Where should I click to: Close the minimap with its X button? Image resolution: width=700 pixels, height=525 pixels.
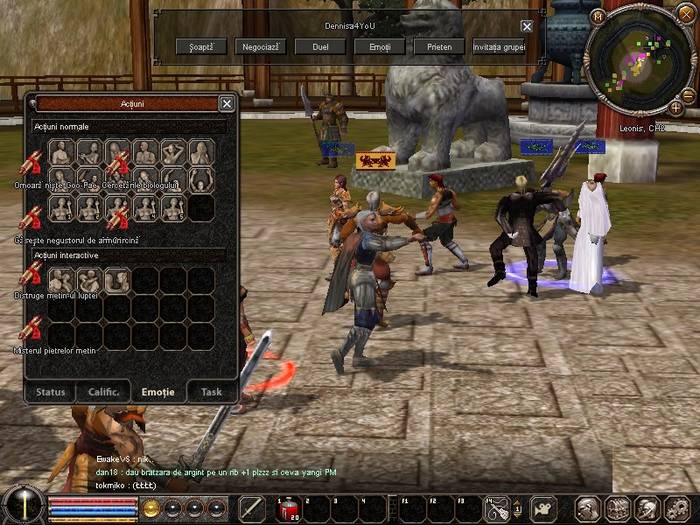click(686, 15)
